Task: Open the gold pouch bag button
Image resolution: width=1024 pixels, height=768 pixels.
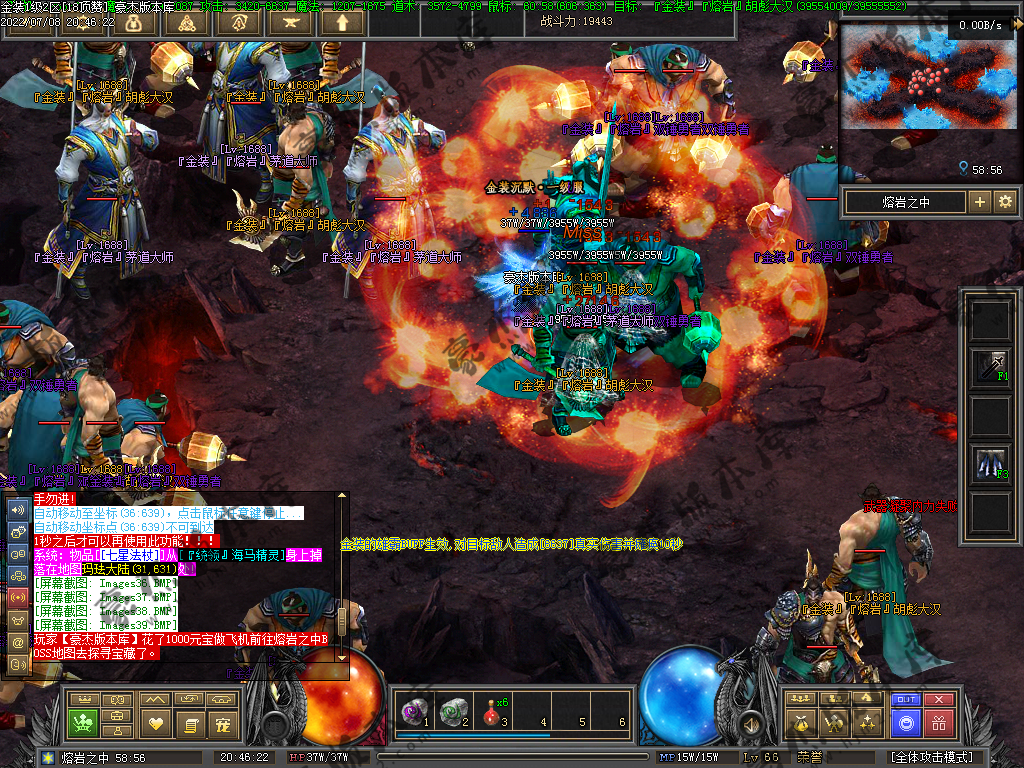Action: 799,722
